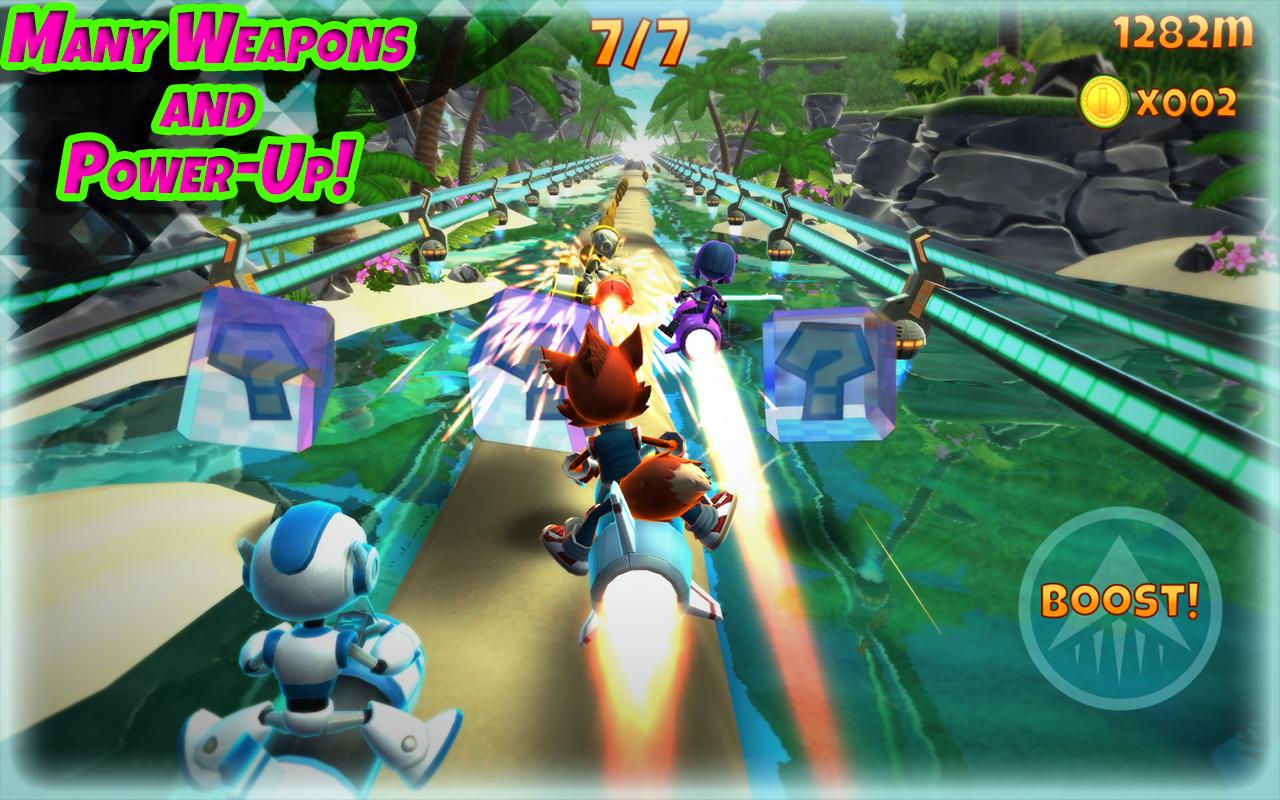This screenshot has width=1280, height=800.
Task: Click the purple racer ahead on track
Action: tap(708, 285)
